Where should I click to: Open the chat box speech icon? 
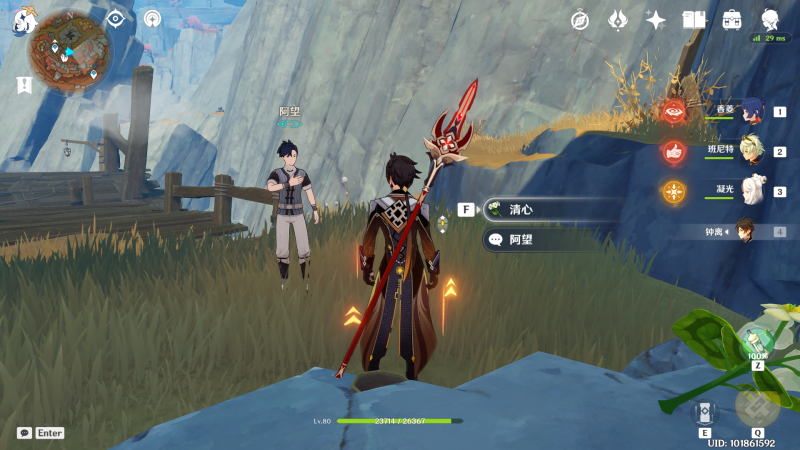click(x=24, y=433)
